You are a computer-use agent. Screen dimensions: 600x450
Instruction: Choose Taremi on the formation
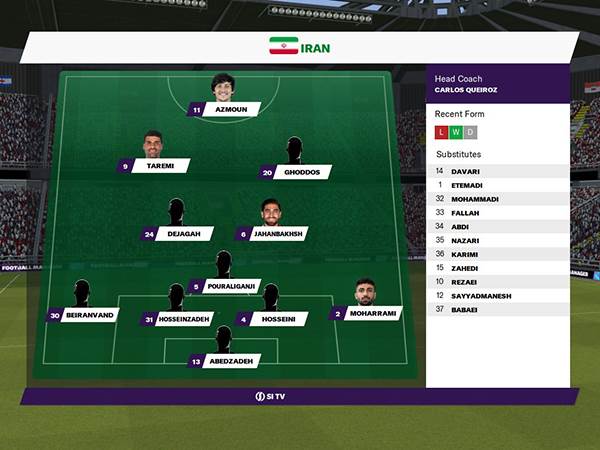pos(153,166)
